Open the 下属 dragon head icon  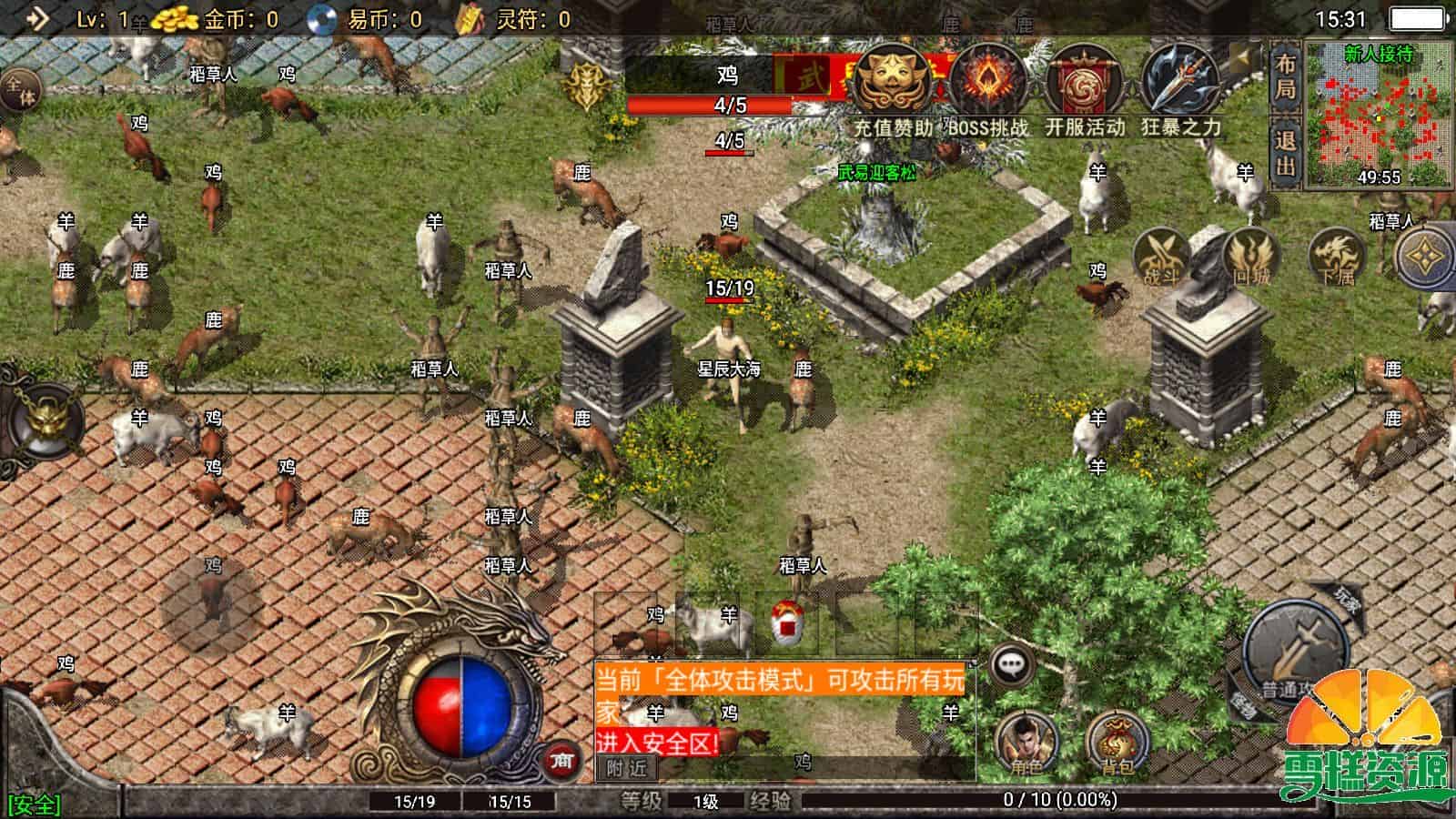pos(1338,258)
